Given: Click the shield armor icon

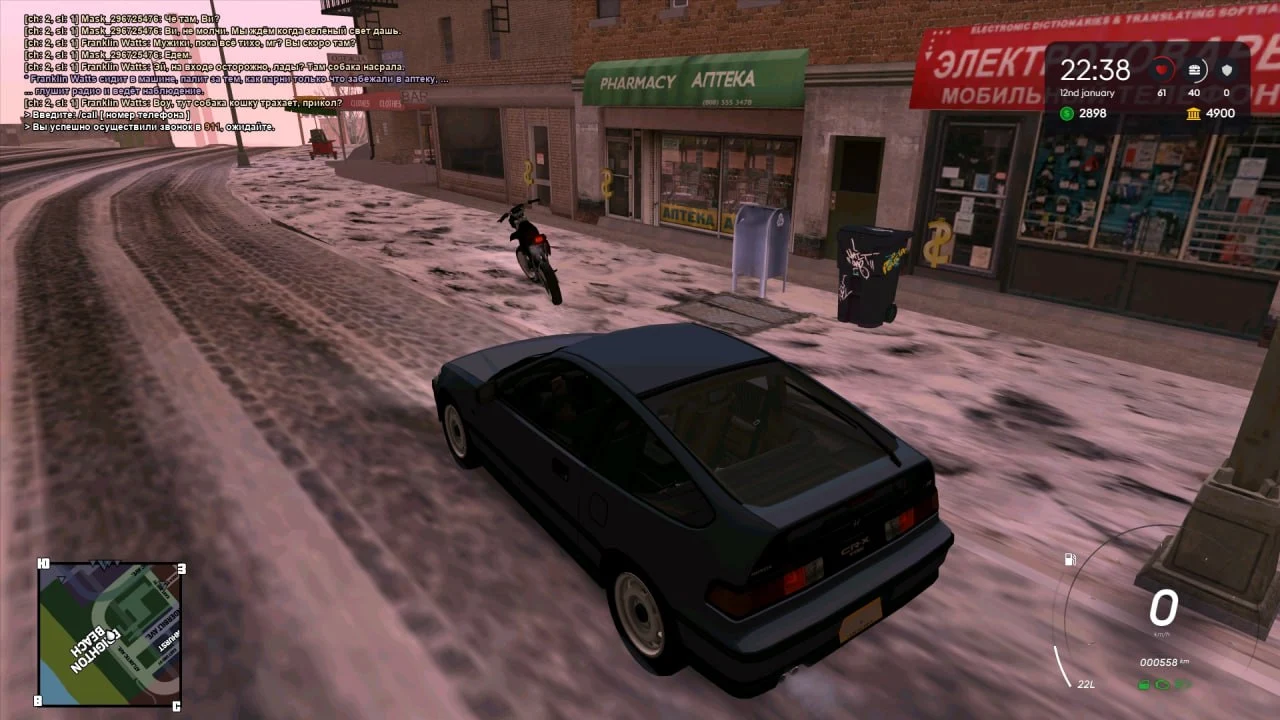Looking at the screenshot, I should click(1227, 70).
